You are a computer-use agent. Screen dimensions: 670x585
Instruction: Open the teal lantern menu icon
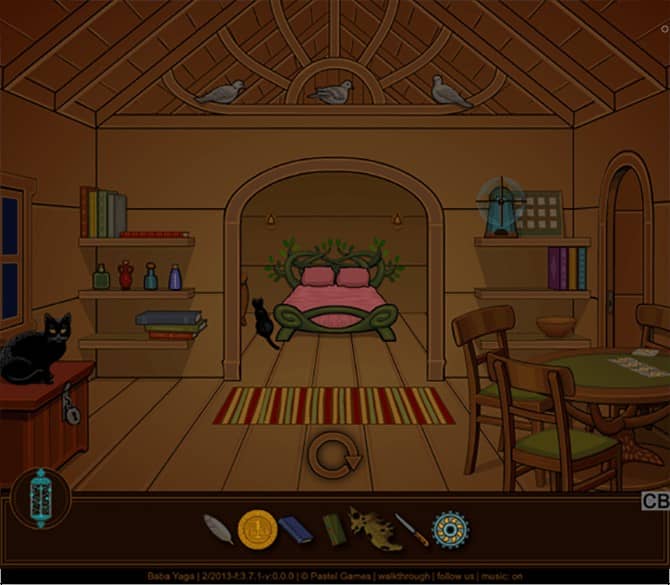[x=42, y=496]
